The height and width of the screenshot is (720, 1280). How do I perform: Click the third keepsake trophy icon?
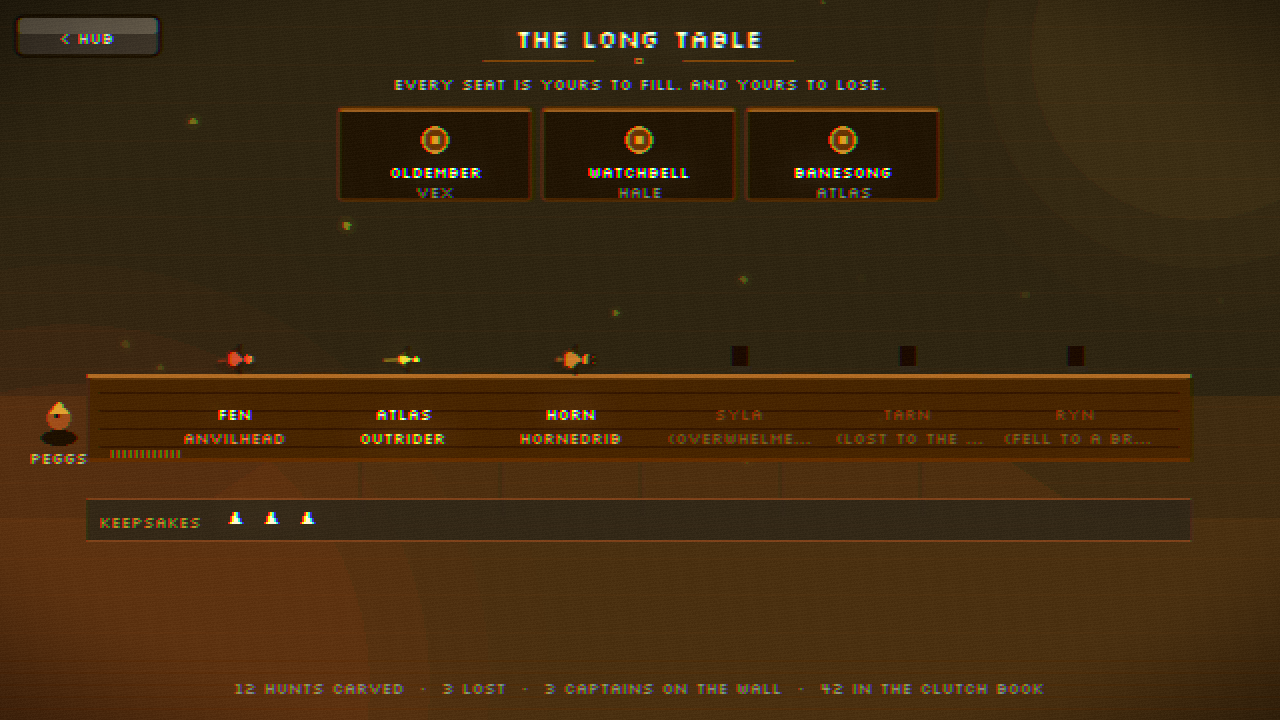[x=307, y=518]
